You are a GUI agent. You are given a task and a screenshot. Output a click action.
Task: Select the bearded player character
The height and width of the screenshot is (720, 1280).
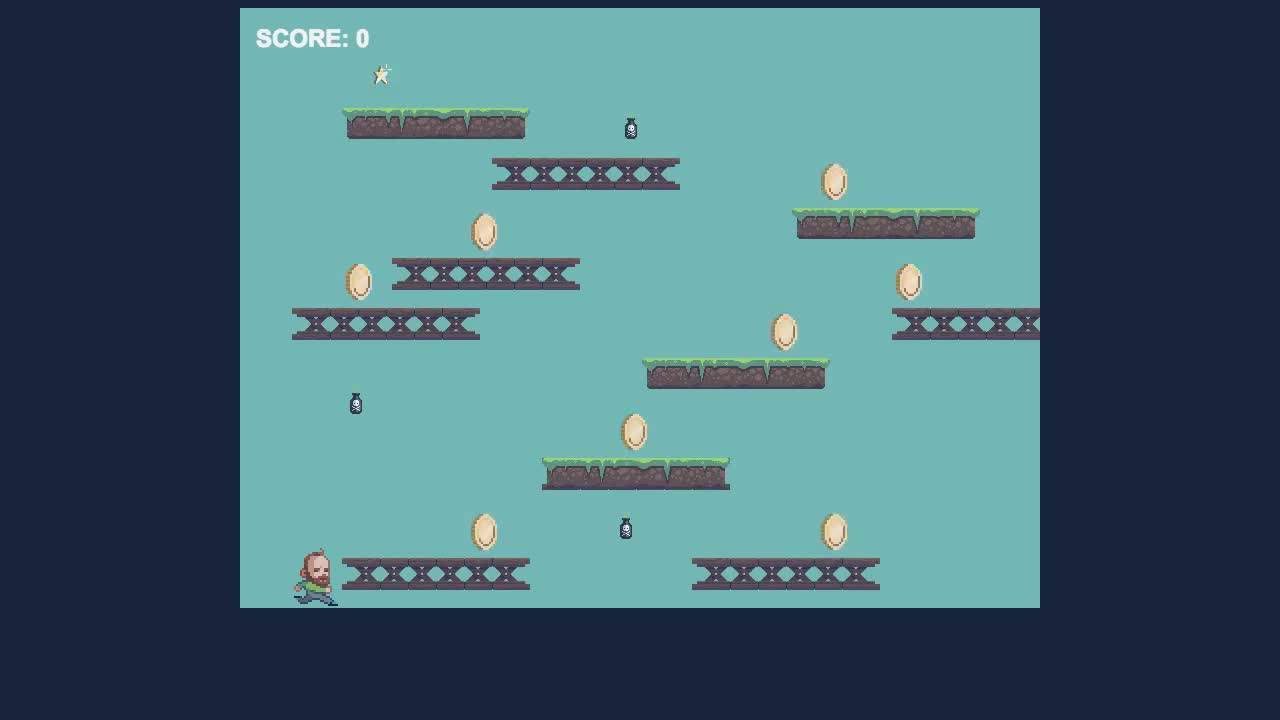pos(315,575)
